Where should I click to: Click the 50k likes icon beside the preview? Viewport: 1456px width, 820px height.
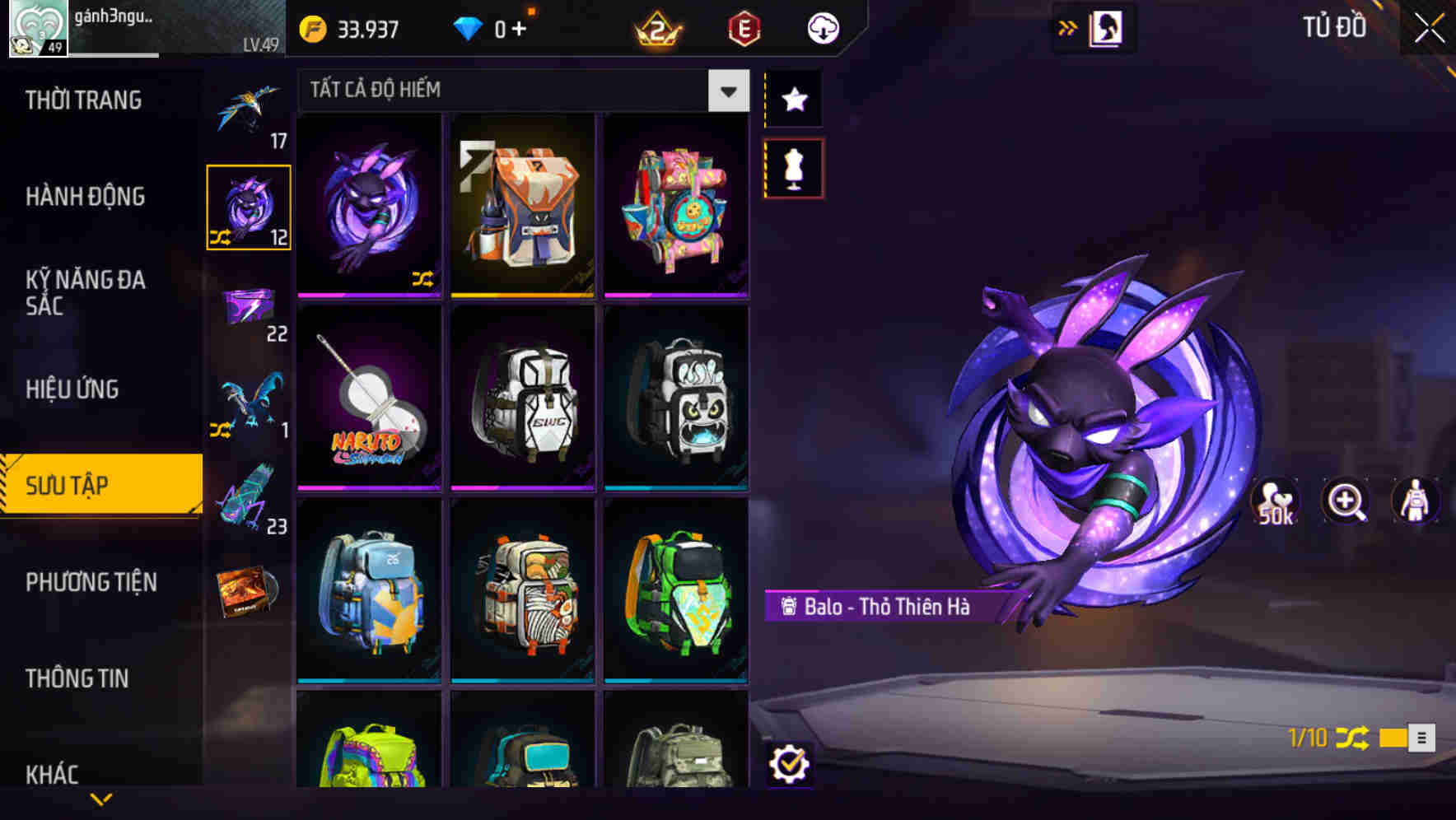tap(1276, 502)
